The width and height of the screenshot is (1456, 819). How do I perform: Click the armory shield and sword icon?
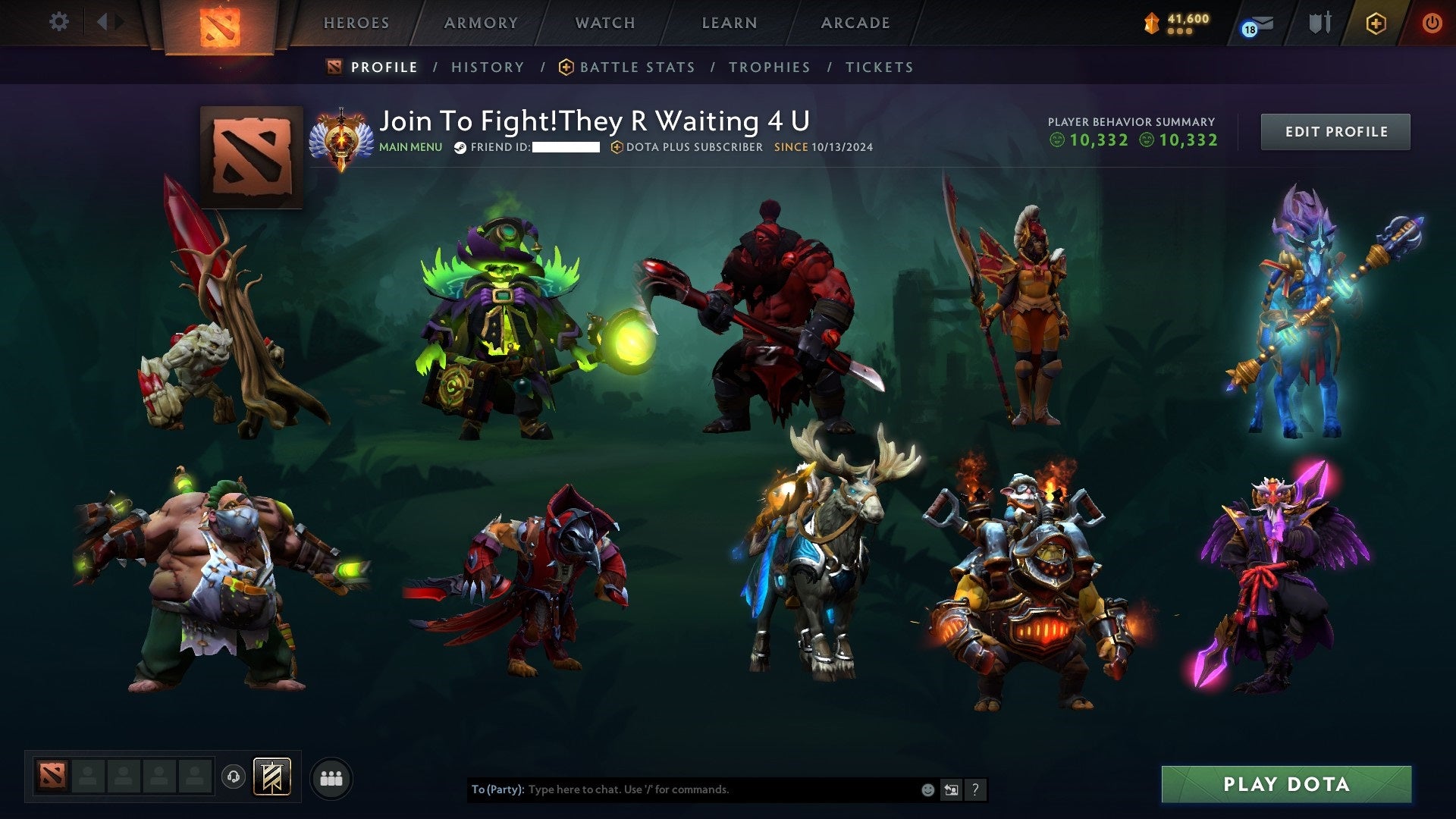pyautogui.click(x=1319, y=23)
